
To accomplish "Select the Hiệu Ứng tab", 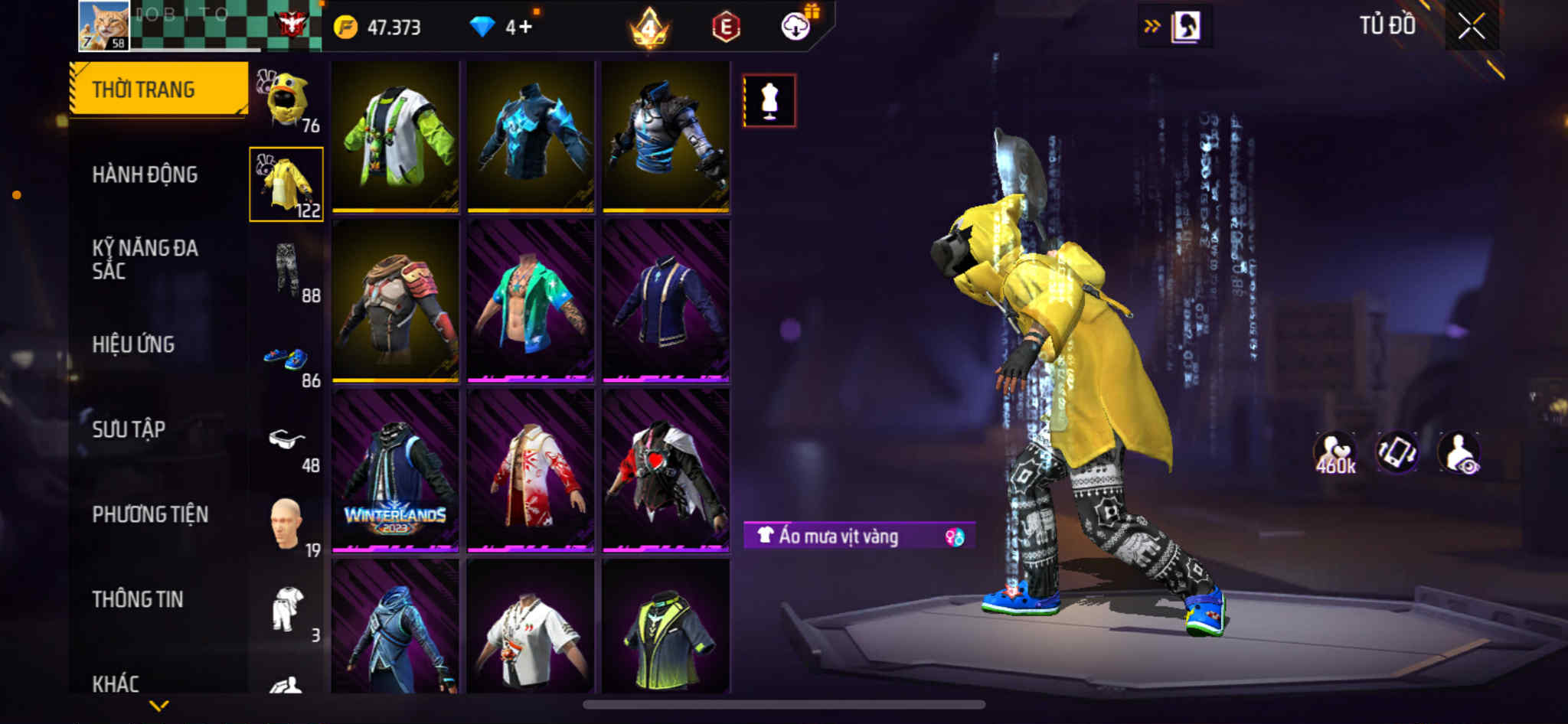I will (x=133, y=344).
